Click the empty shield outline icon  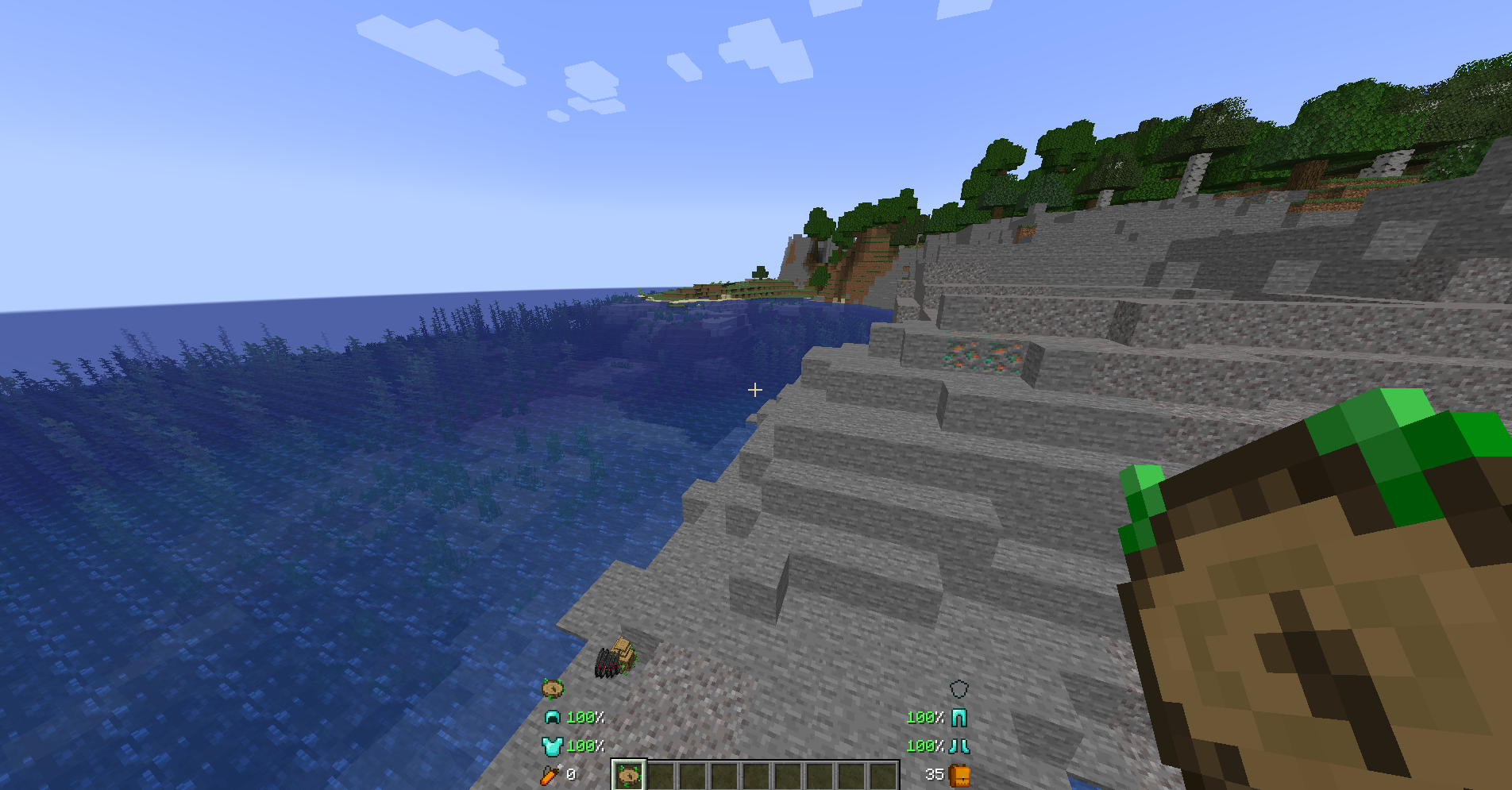[959, 688]
